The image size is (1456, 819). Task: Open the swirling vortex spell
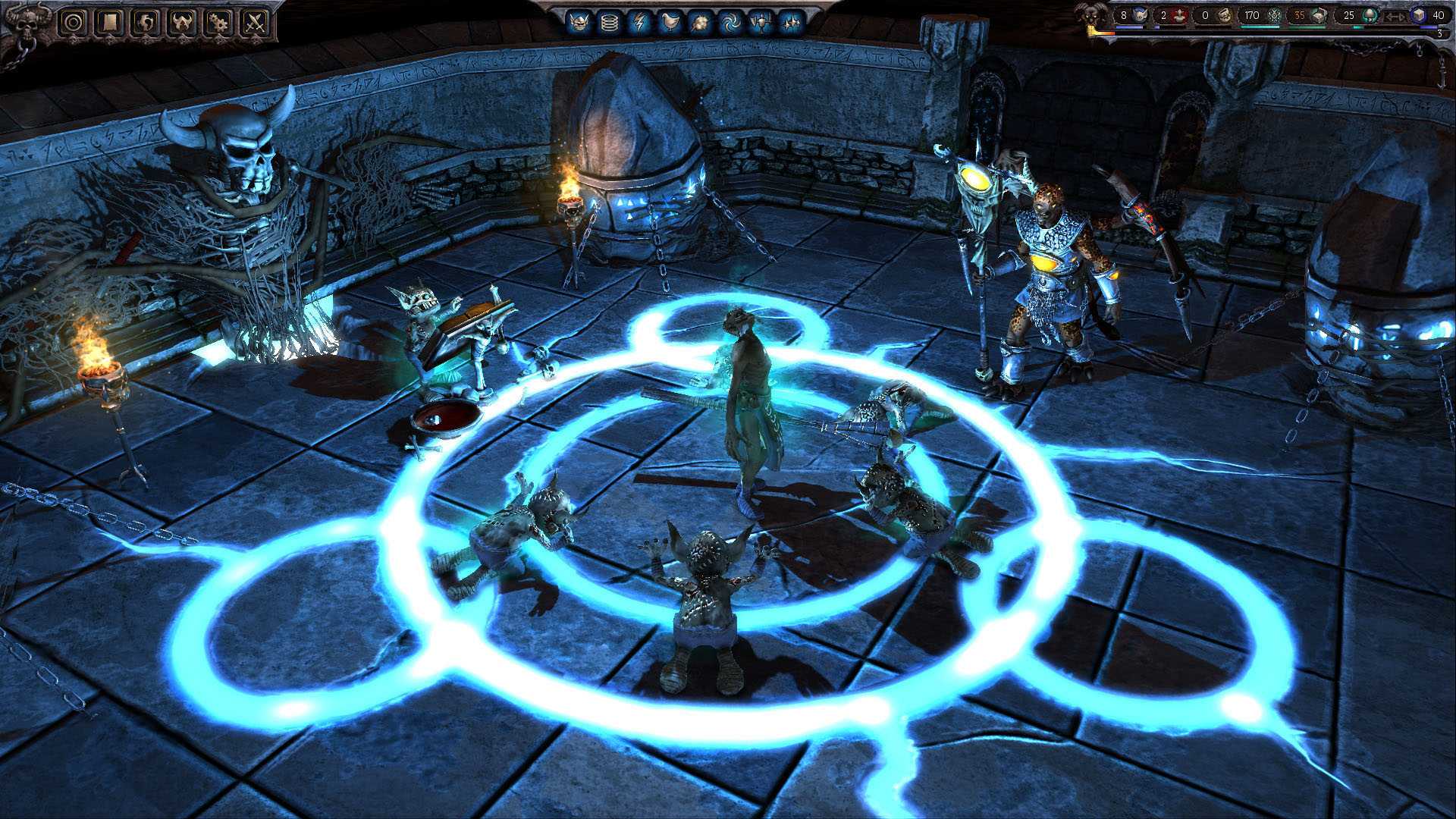click(731, 21)
